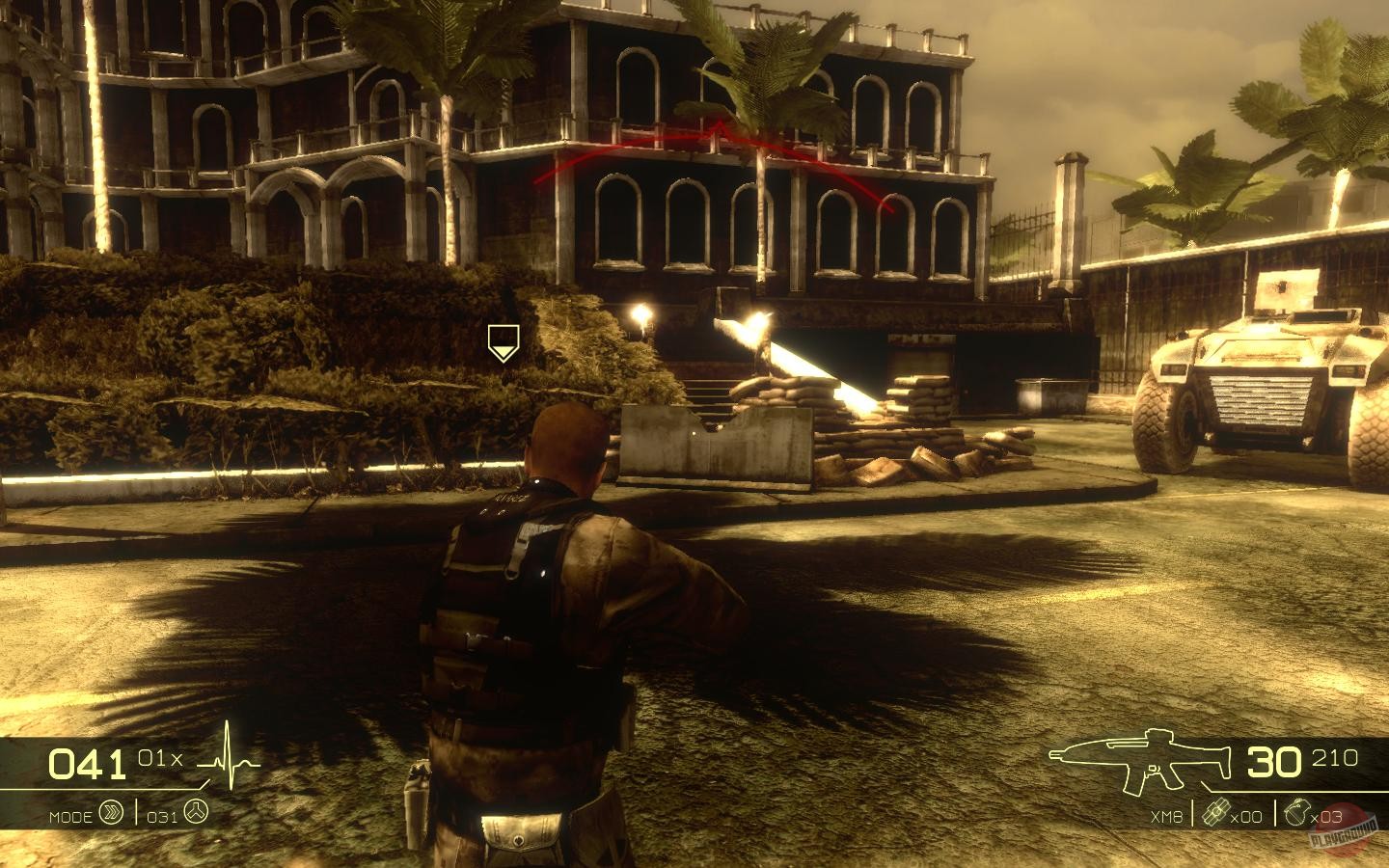Select the ammo count showing 30
This screenshot has height=868, width=1389.
pyautogui.click(x=1273, y=762)
